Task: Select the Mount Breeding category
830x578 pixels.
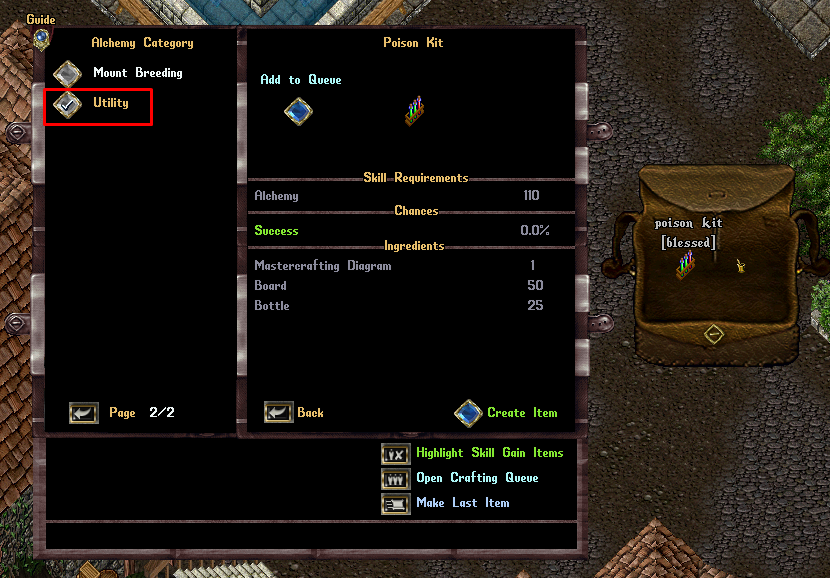Action: point(68,74)
